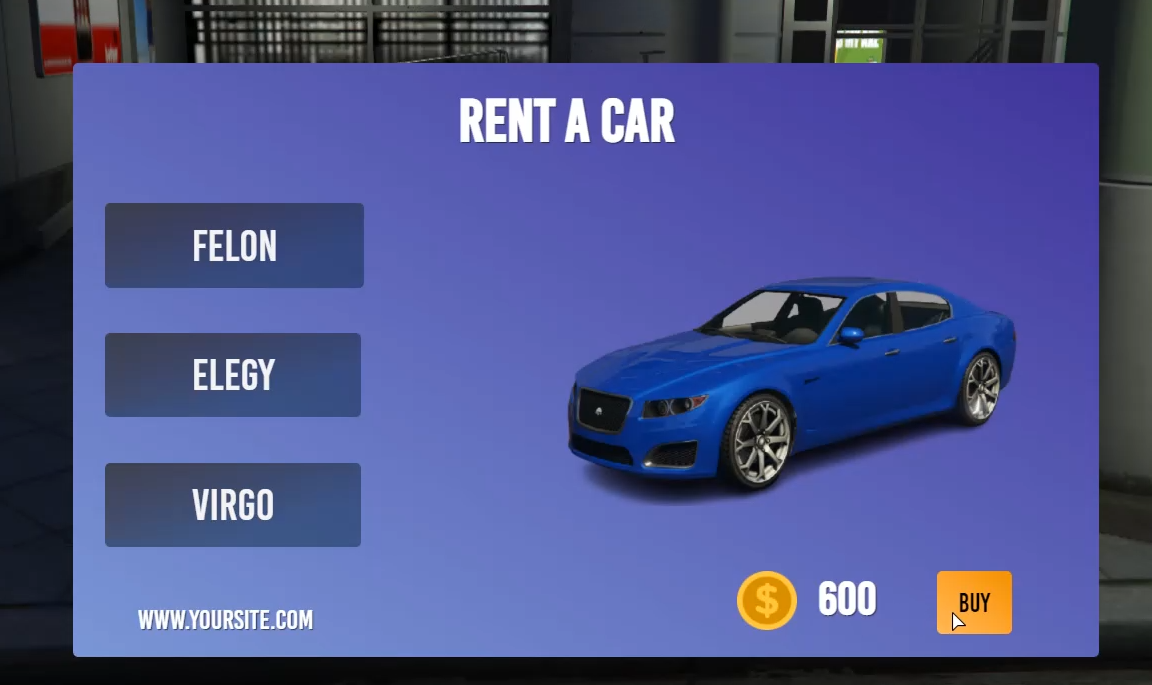This screenshot has height=685, width=1152.
Task: Open the www.yoursite.com link
Action: pos(225,620)
